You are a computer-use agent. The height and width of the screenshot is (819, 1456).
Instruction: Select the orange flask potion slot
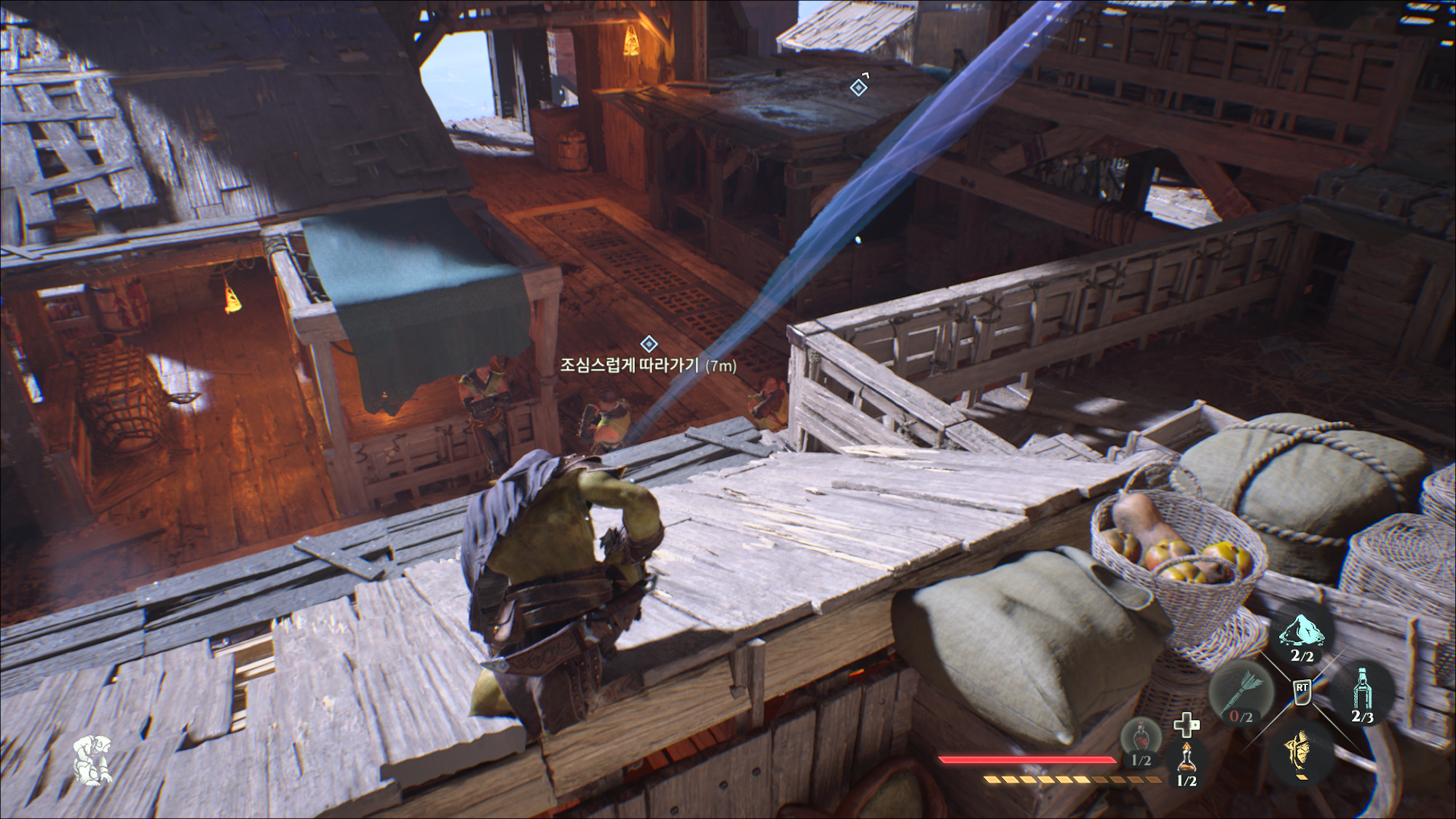1187,761
